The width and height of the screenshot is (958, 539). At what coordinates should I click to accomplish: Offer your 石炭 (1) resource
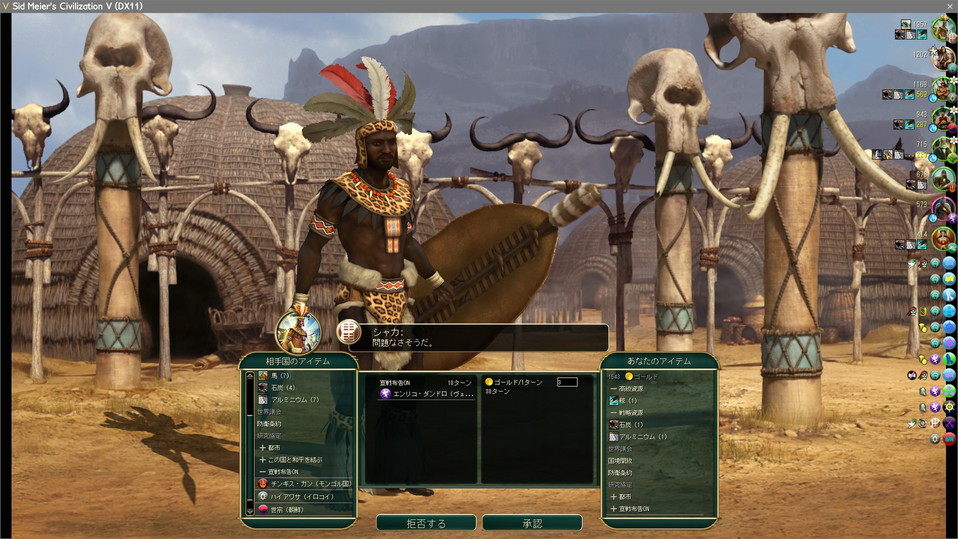coord(630,424)
